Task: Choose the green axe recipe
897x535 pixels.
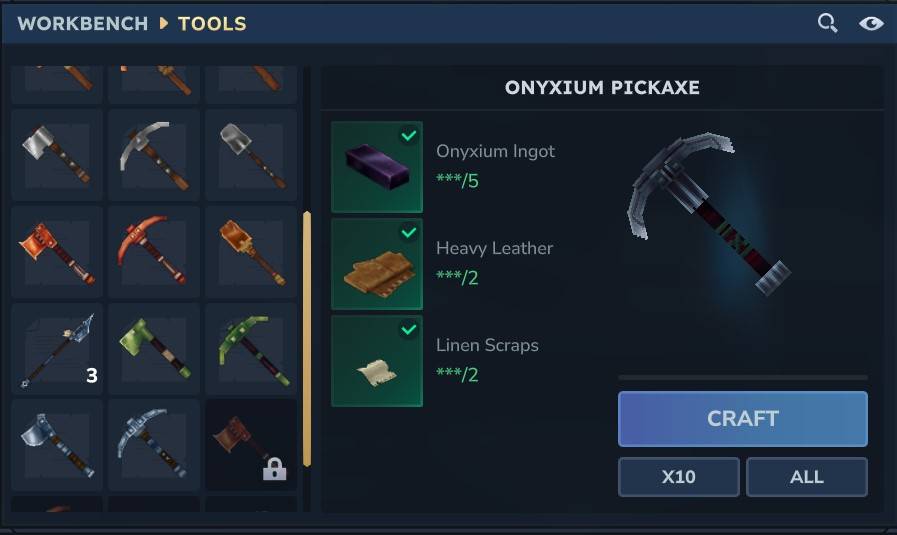Action: pyautogui.click(x=154, y=348)
